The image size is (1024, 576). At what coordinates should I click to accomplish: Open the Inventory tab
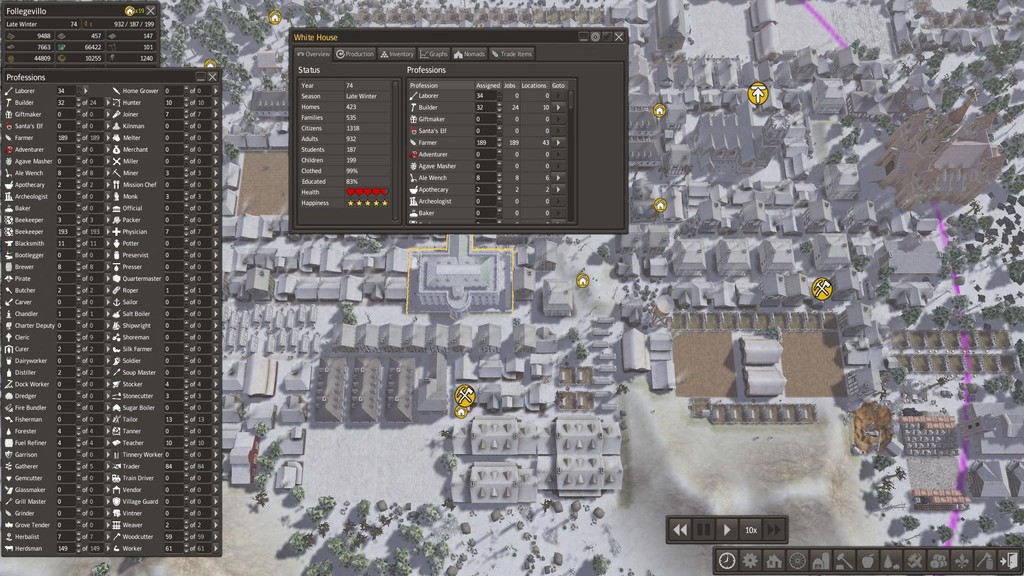tap(397, 54)
